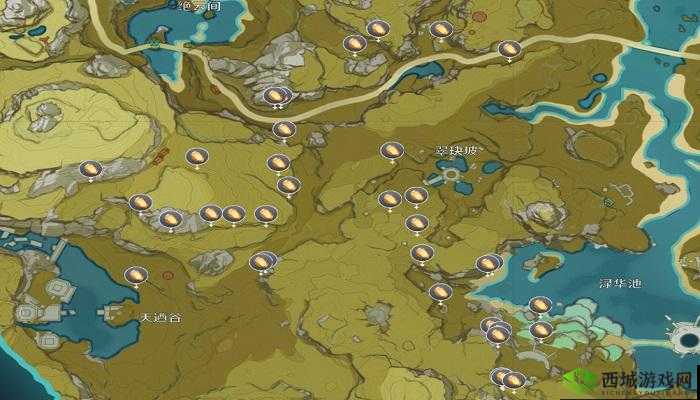Click the ore marker beside the 翠玦坡 label
The image size is (700, 400).
tap(391, 151)
